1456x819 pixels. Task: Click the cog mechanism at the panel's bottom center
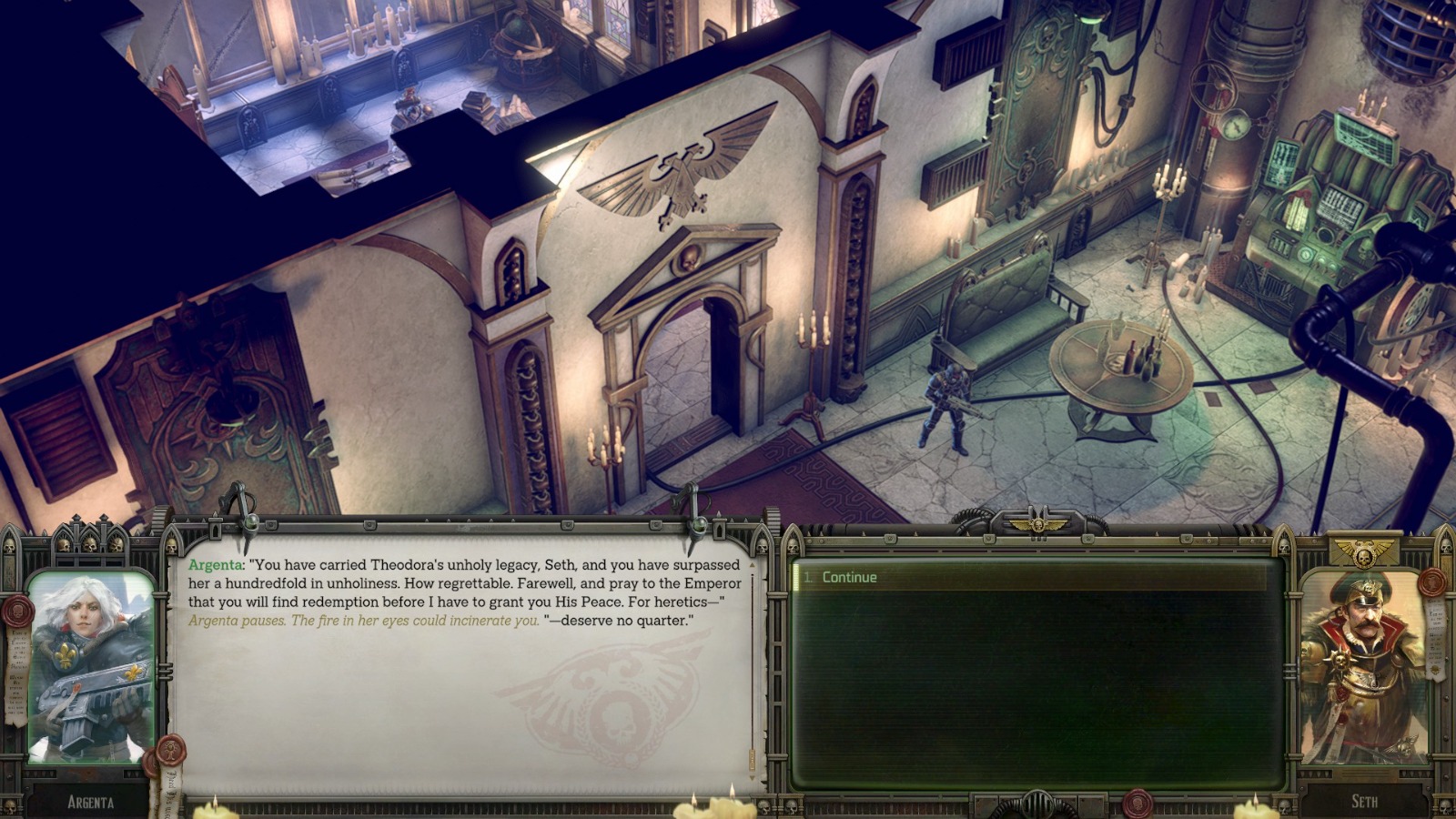(1037, 804)
